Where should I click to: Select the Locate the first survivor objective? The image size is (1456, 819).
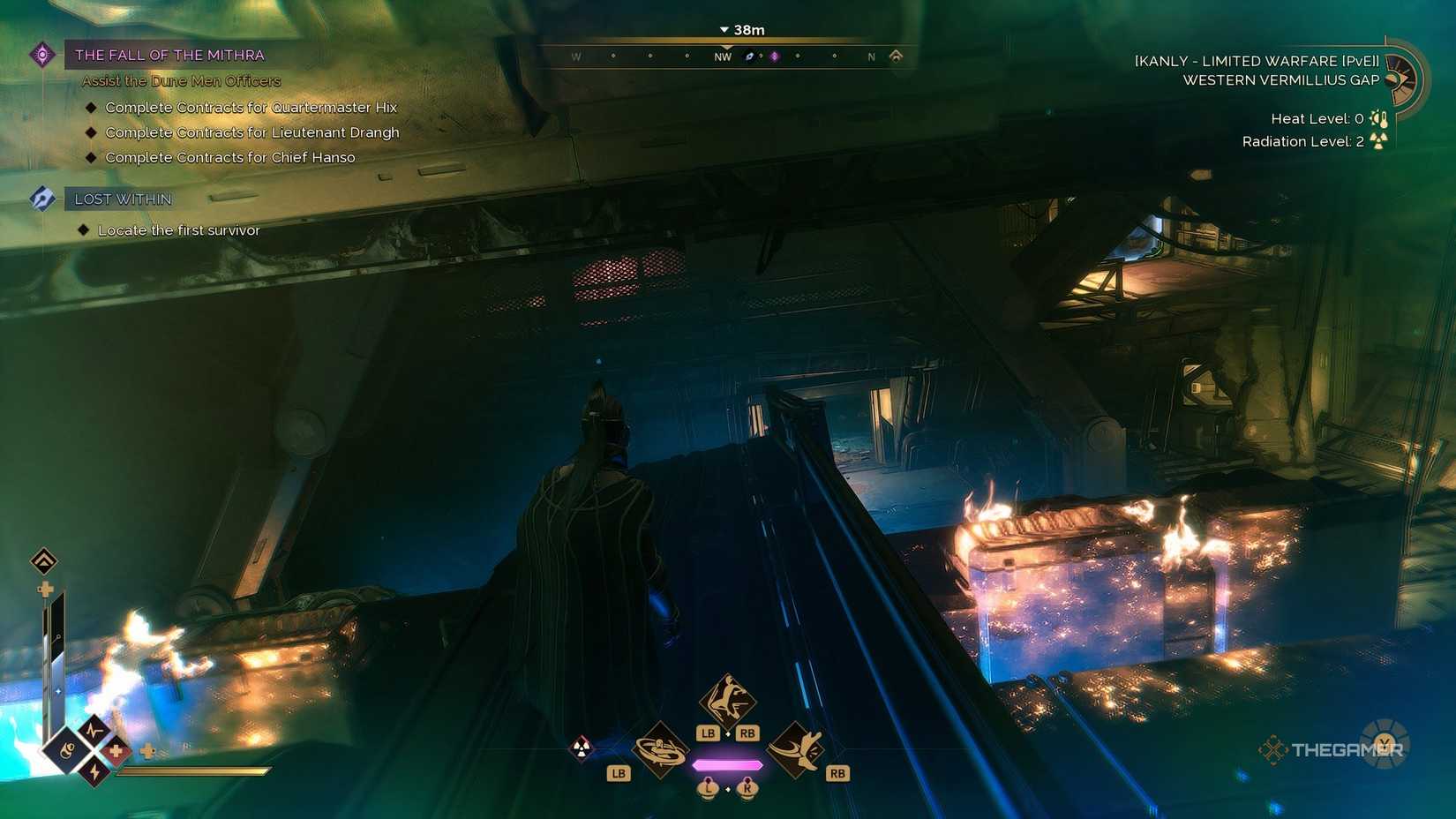point(178,229)
